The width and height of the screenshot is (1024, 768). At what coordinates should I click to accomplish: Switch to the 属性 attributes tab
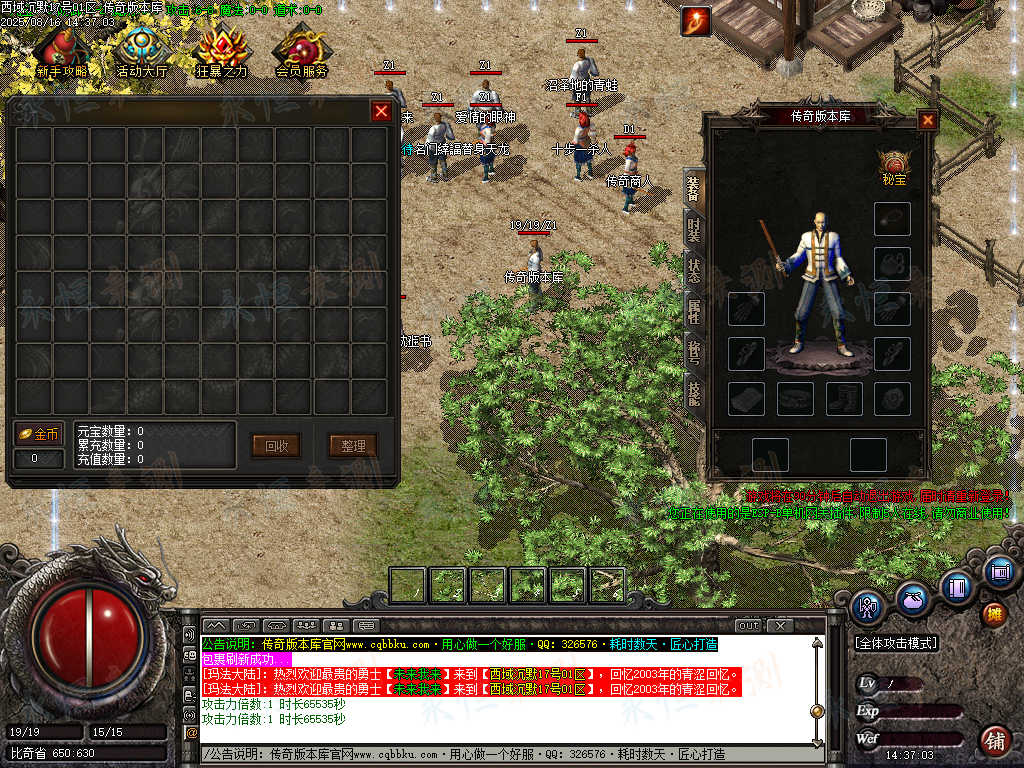pyautogui.click(x=693, y=310)
